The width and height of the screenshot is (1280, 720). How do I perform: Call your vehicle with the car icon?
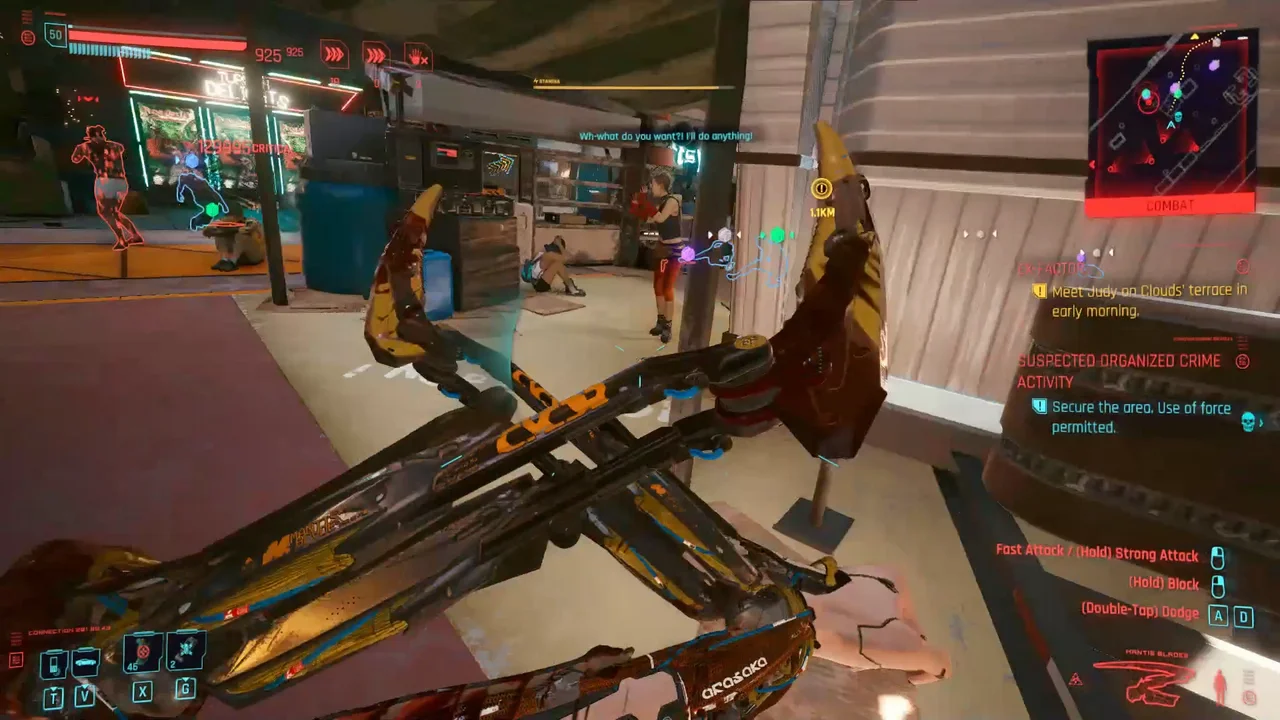tap(84, 663)
